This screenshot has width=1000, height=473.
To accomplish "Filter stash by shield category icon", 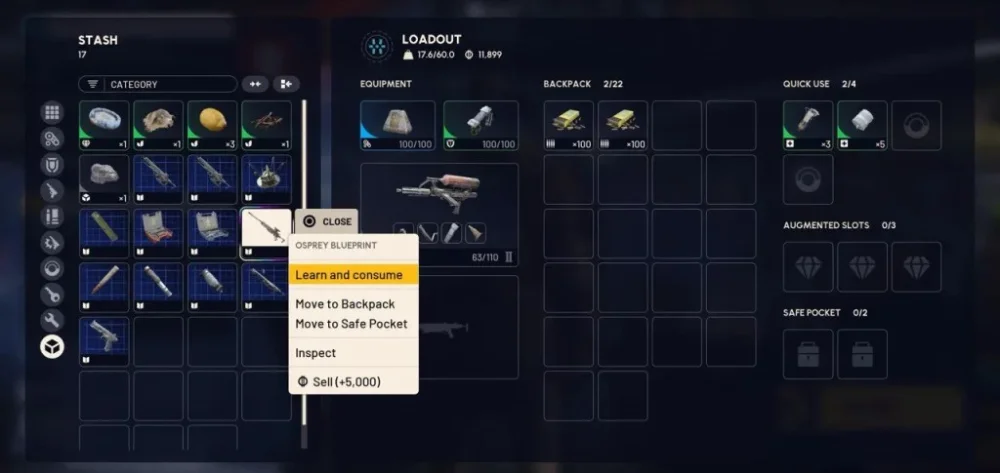I will [52, 165].
